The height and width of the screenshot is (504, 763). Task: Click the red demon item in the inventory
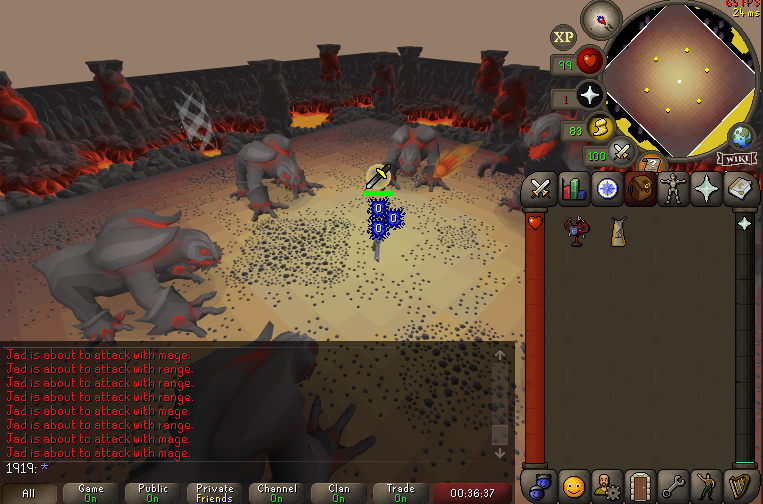(575, 232)
